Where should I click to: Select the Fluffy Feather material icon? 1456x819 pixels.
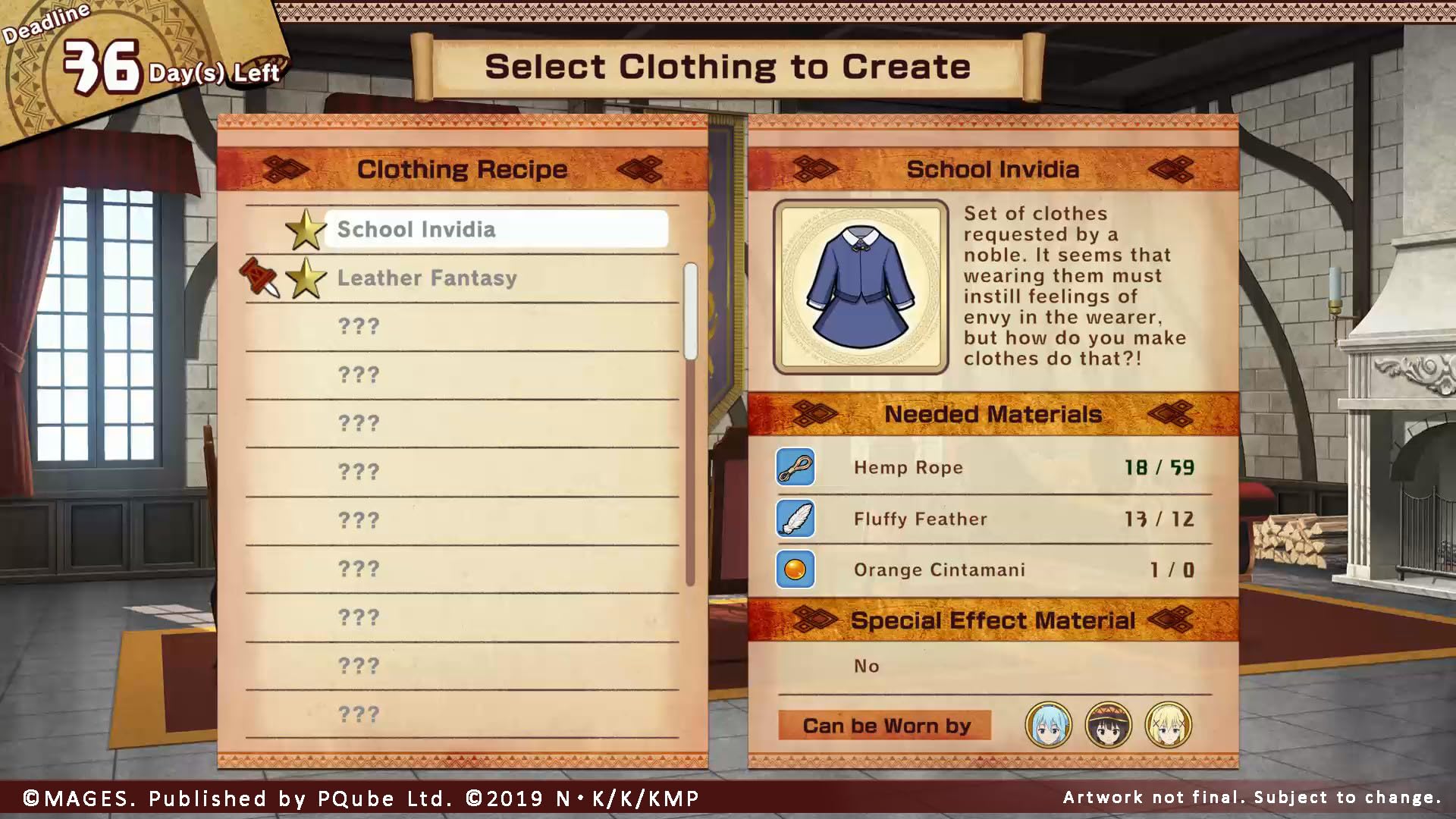(x=795, y=519)
